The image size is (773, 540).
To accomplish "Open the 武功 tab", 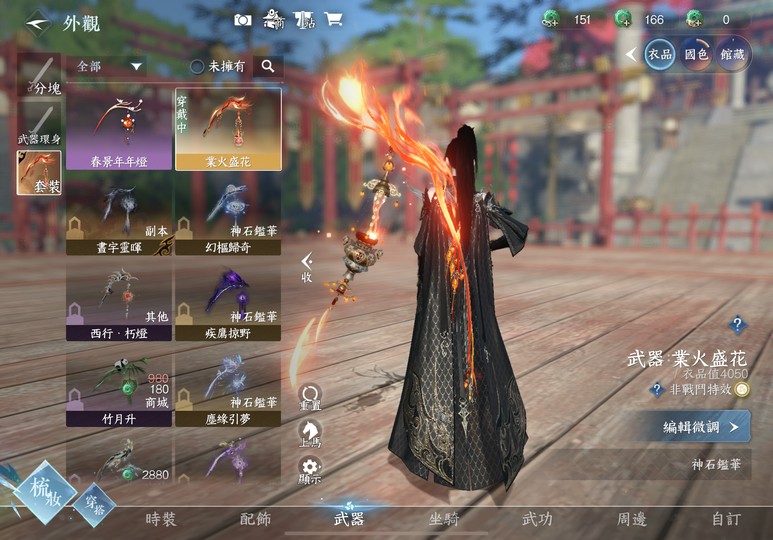I will (537, 519).
